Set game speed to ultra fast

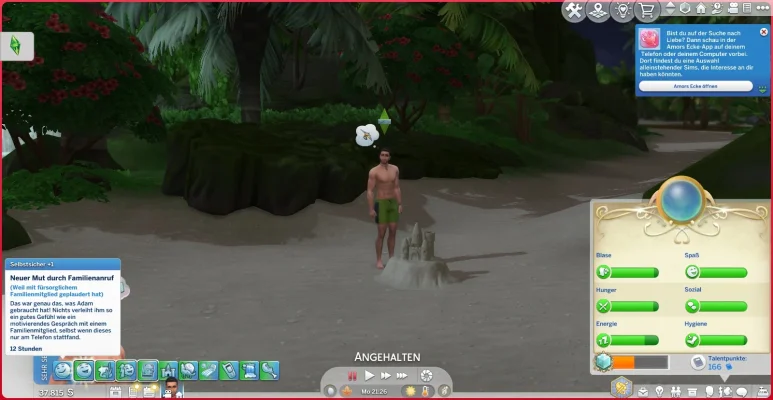tap(403, 375)
